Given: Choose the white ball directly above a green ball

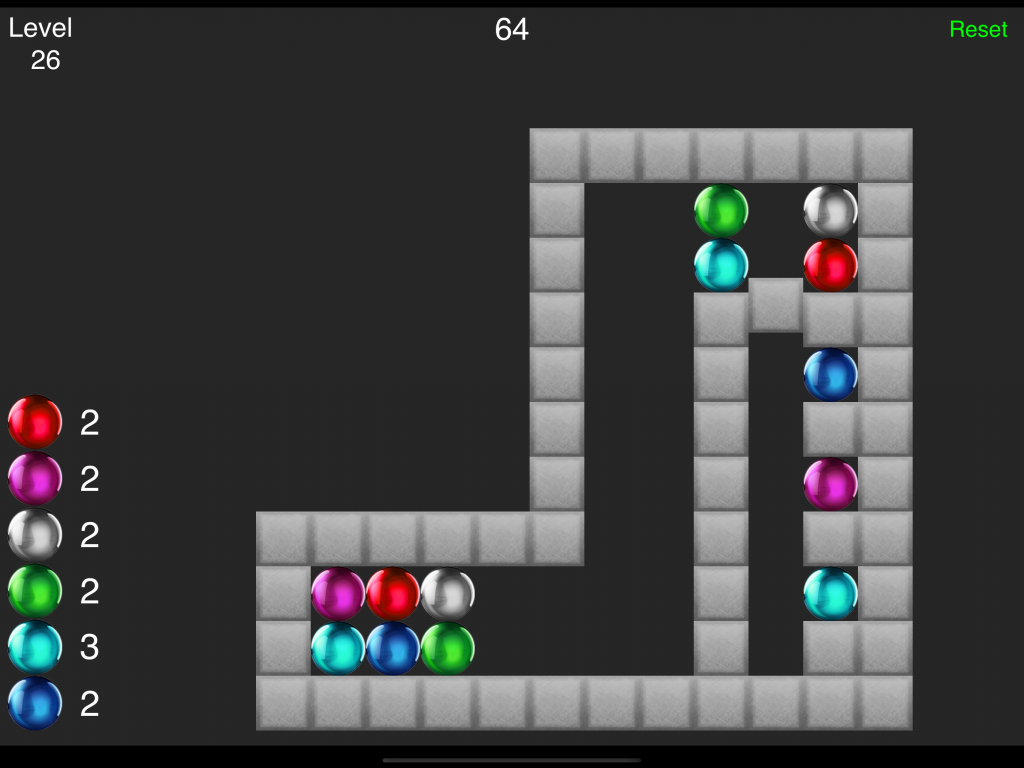Looking at the screenshot, I should pyautogui.click(x=448, y=594).
